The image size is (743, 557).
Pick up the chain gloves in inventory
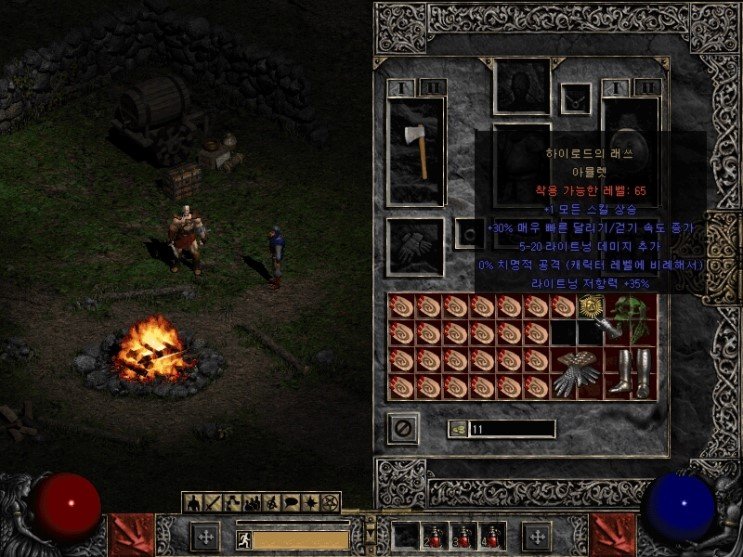[x=575, y=372]
